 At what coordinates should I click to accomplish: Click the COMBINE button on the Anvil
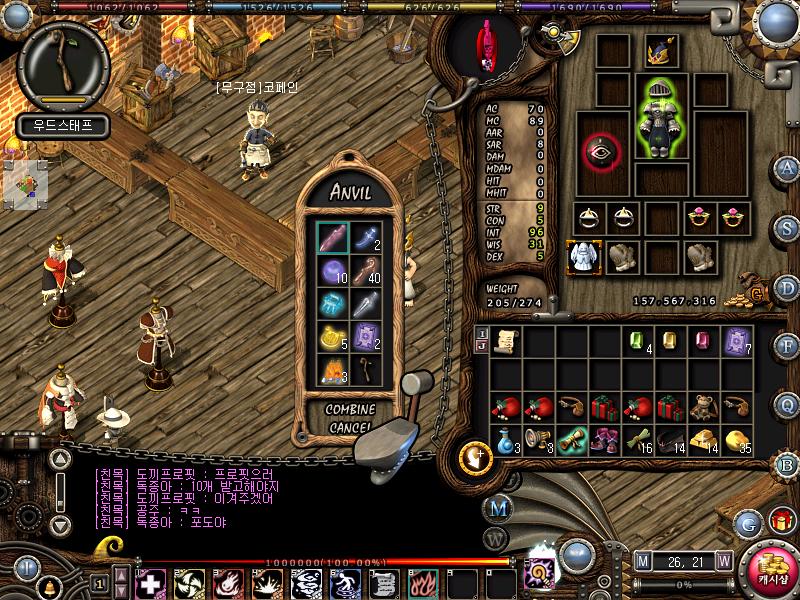coord(350,410)
